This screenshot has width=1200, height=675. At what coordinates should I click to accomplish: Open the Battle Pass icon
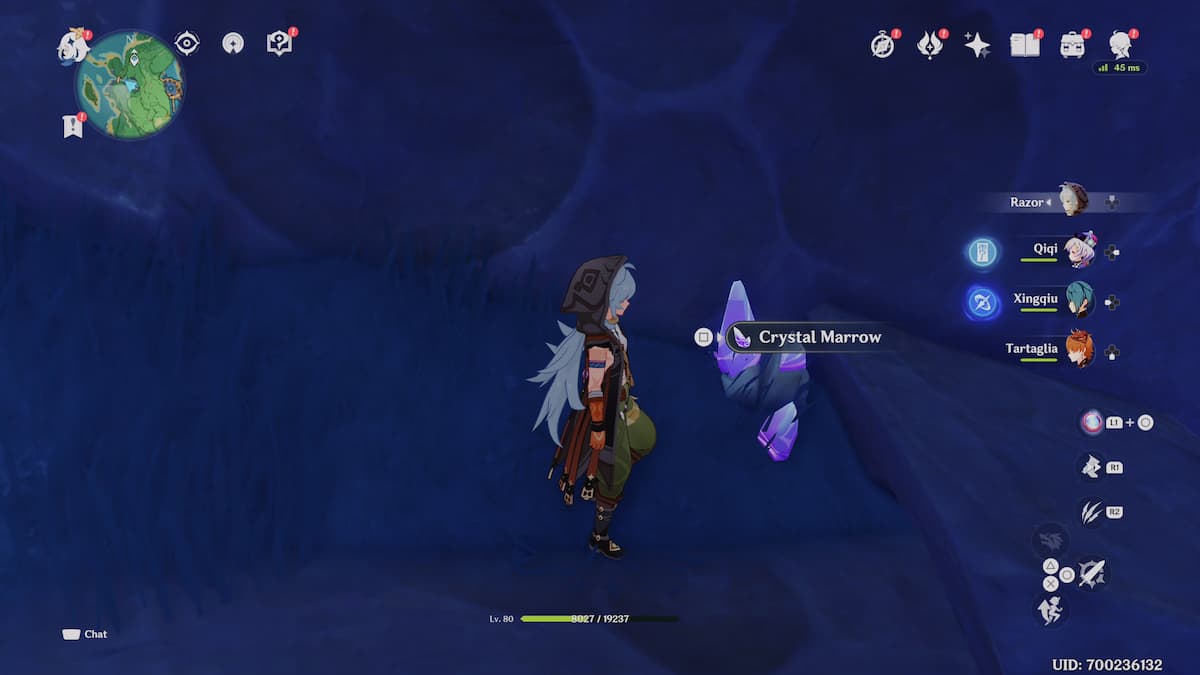click(x=930, y=44)
